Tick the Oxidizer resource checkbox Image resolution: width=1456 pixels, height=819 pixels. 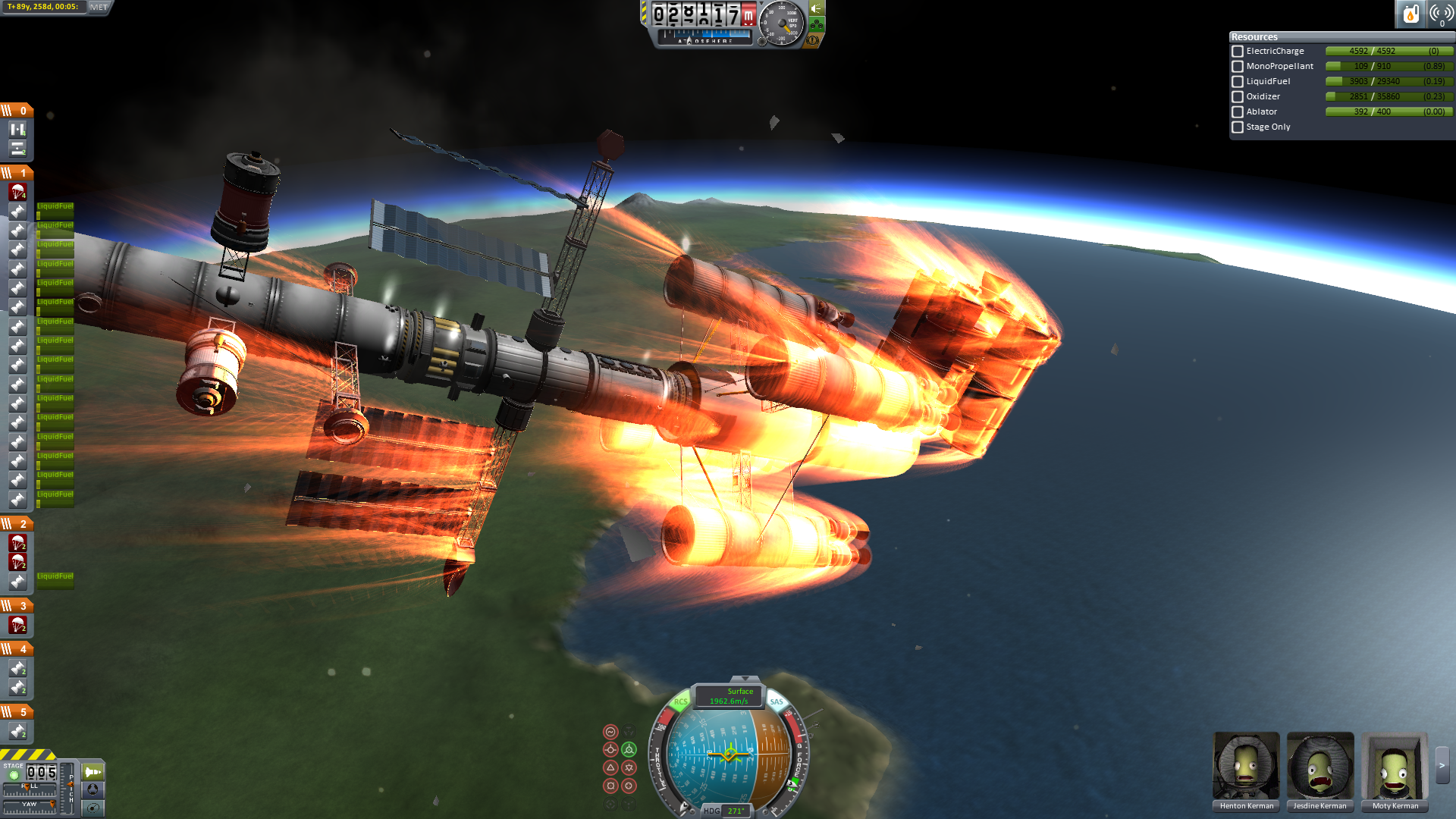pyautogui.click(x=1238, y=97)
